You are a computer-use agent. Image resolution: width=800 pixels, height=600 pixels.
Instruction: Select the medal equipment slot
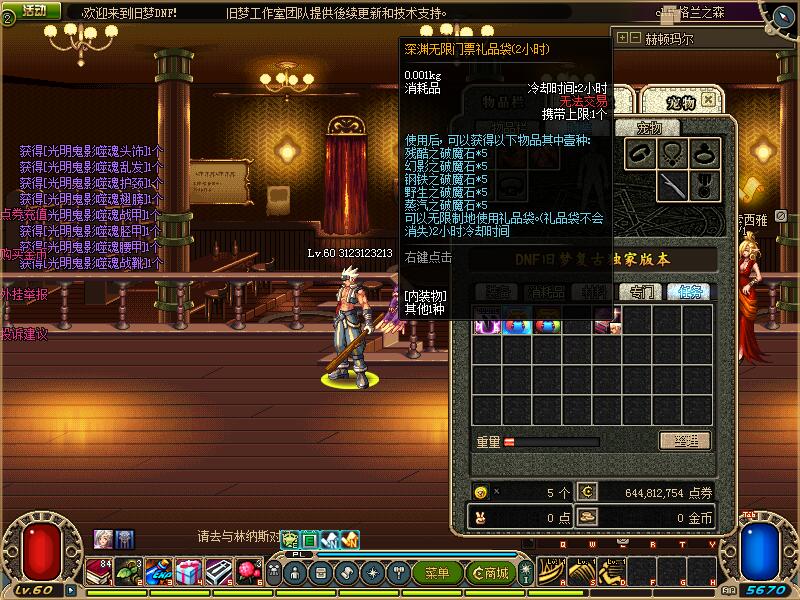[x=705, y=185]
